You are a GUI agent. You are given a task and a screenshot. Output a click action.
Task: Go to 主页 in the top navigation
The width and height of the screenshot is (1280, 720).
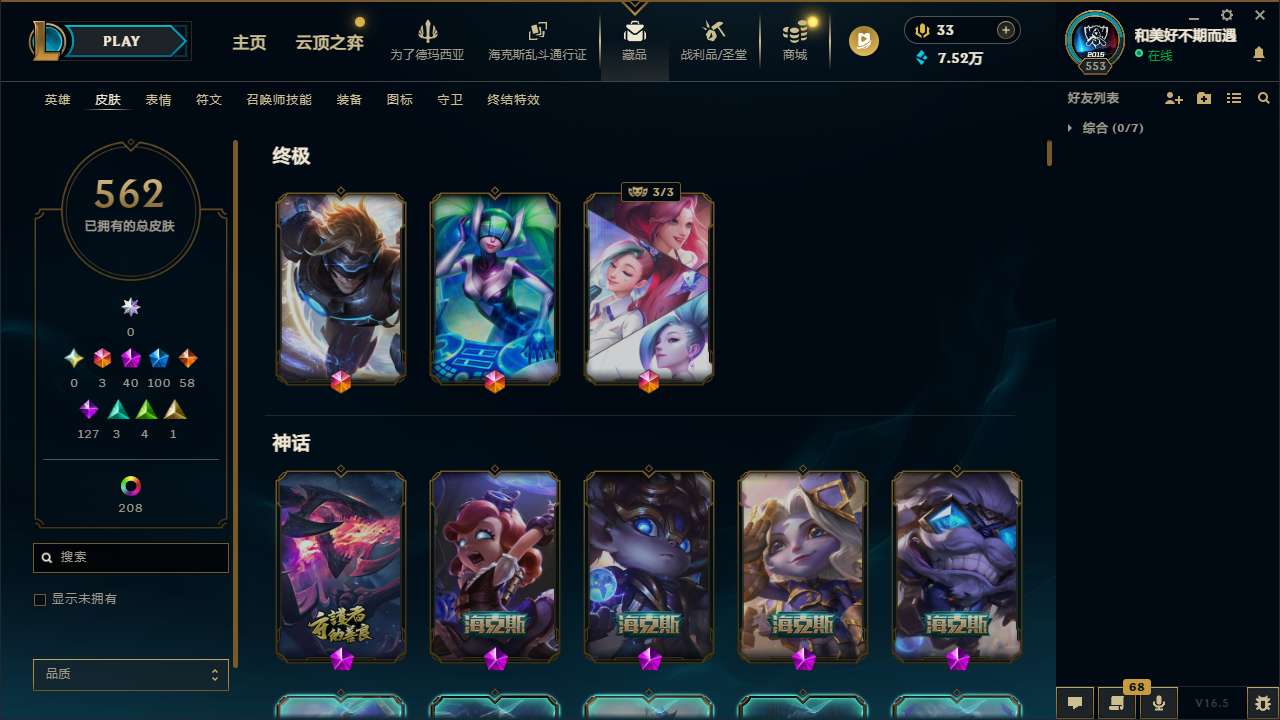pyautogui.click(x=248, y=44)
